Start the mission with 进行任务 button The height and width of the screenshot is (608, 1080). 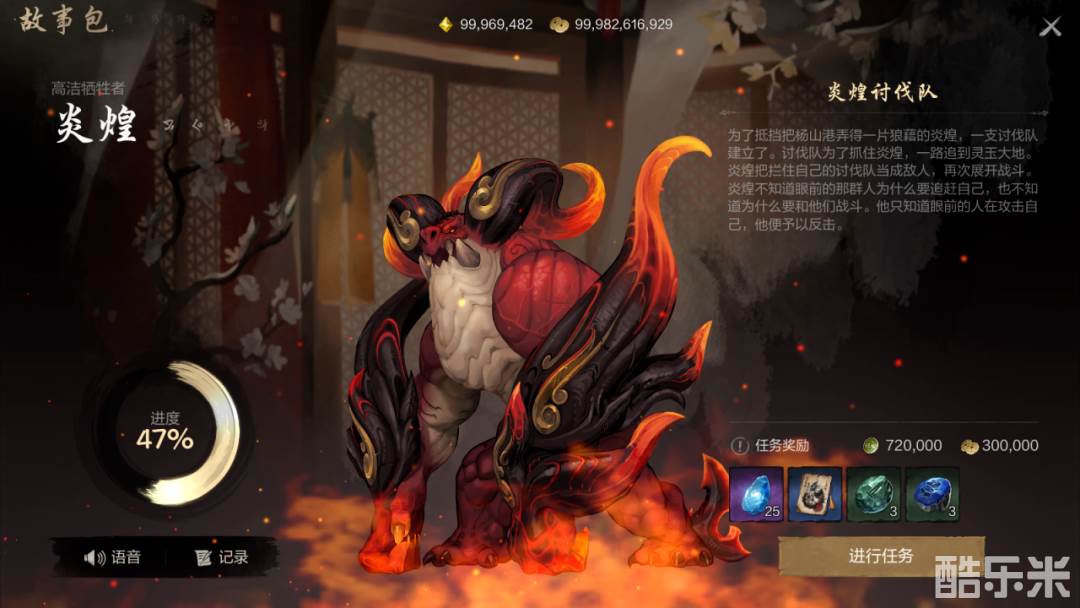point(880,556)
